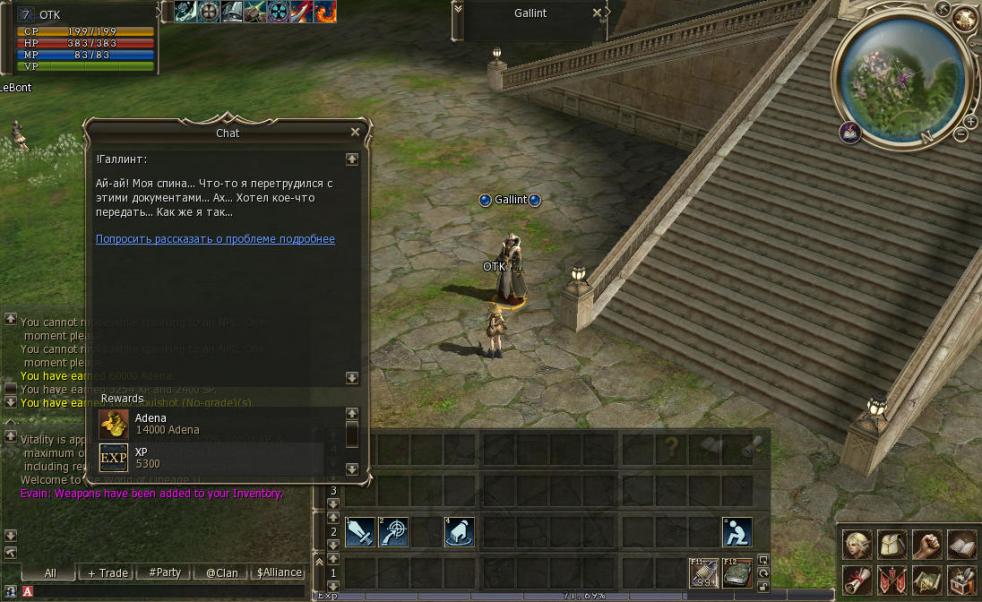982x602 pixels.
Task: Select the #Party chat tab
Action: pos(164,573)
